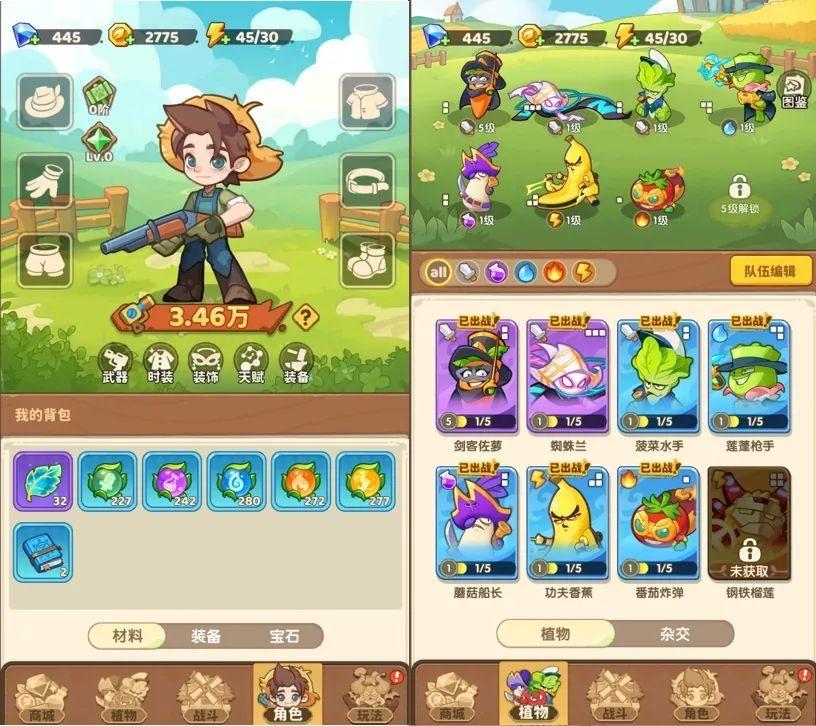Open the 图鉴 plant encyclopedia

pos(793,91)
